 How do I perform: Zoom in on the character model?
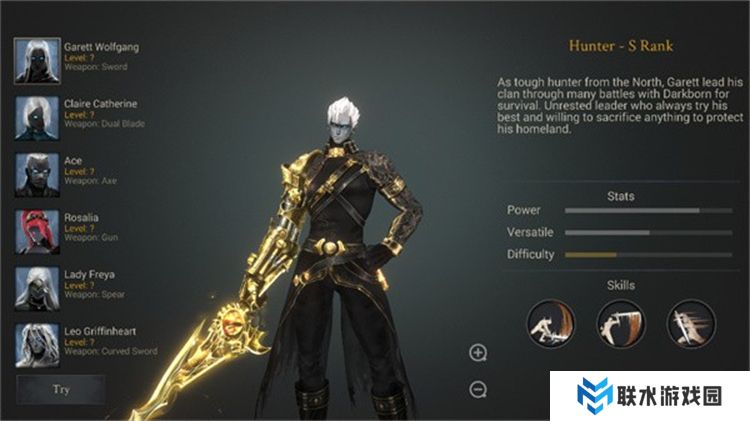coord(478,352)
